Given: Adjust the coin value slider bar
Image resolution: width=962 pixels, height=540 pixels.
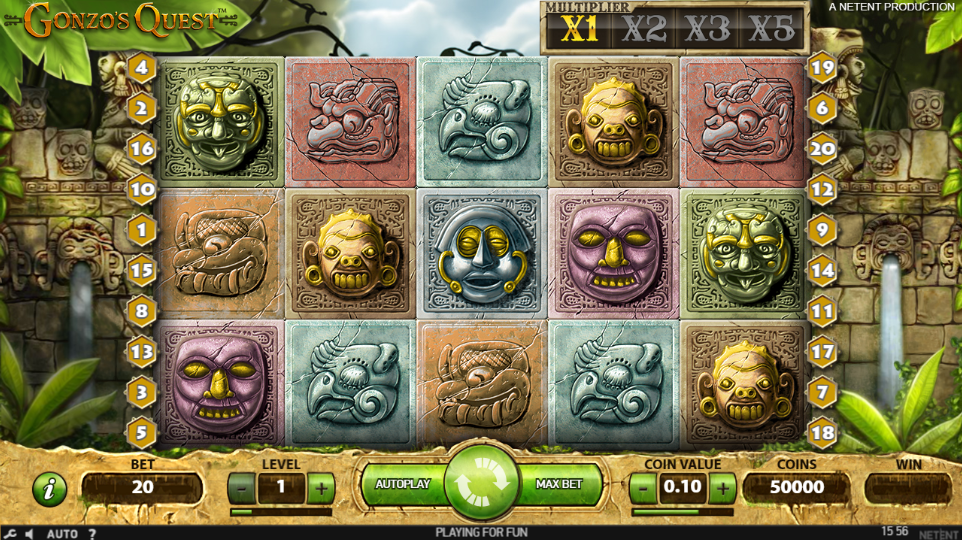Looking at the screenshot, I should (683, 511).
